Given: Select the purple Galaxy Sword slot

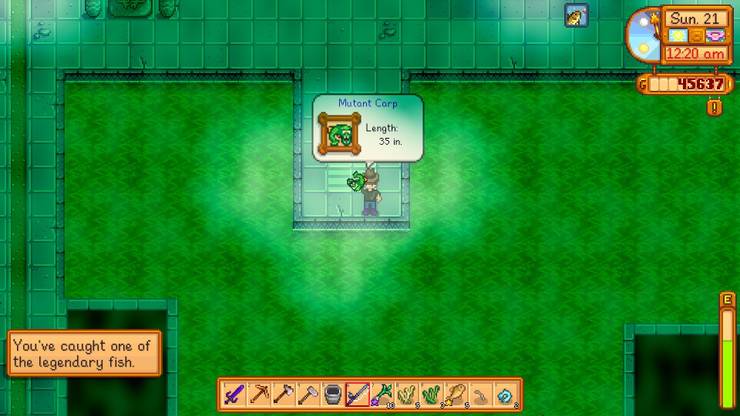Looking at the screenshot, I should 234,394.
